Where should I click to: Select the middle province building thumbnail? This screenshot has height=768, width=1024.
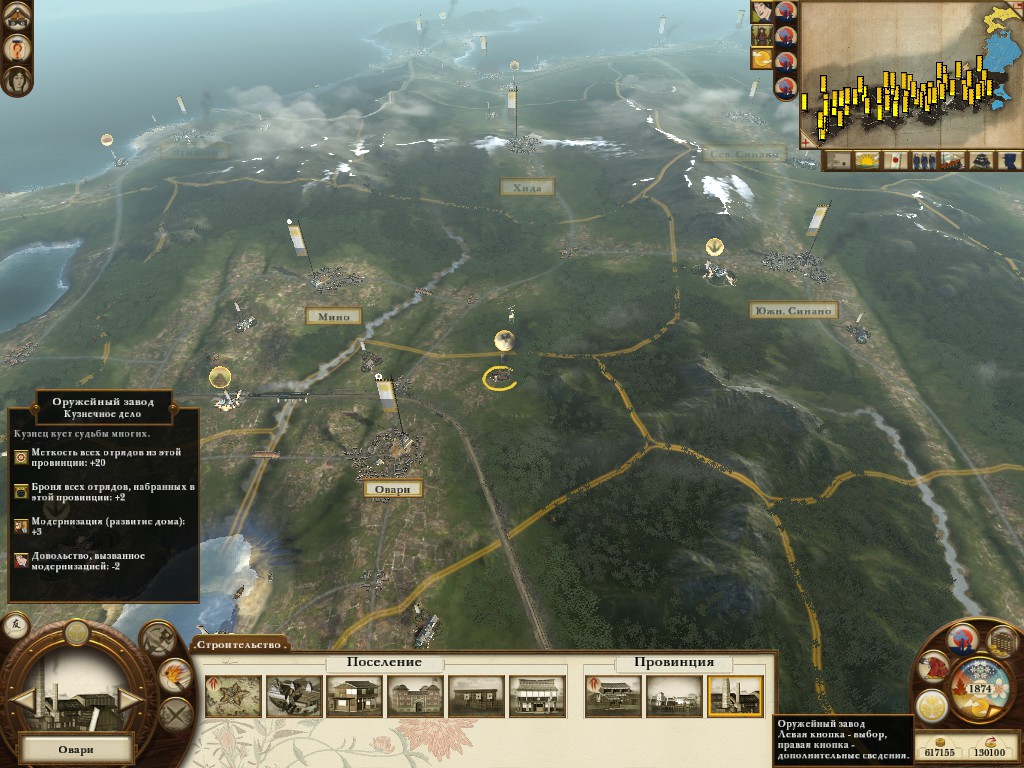click(x=673, y=696)
